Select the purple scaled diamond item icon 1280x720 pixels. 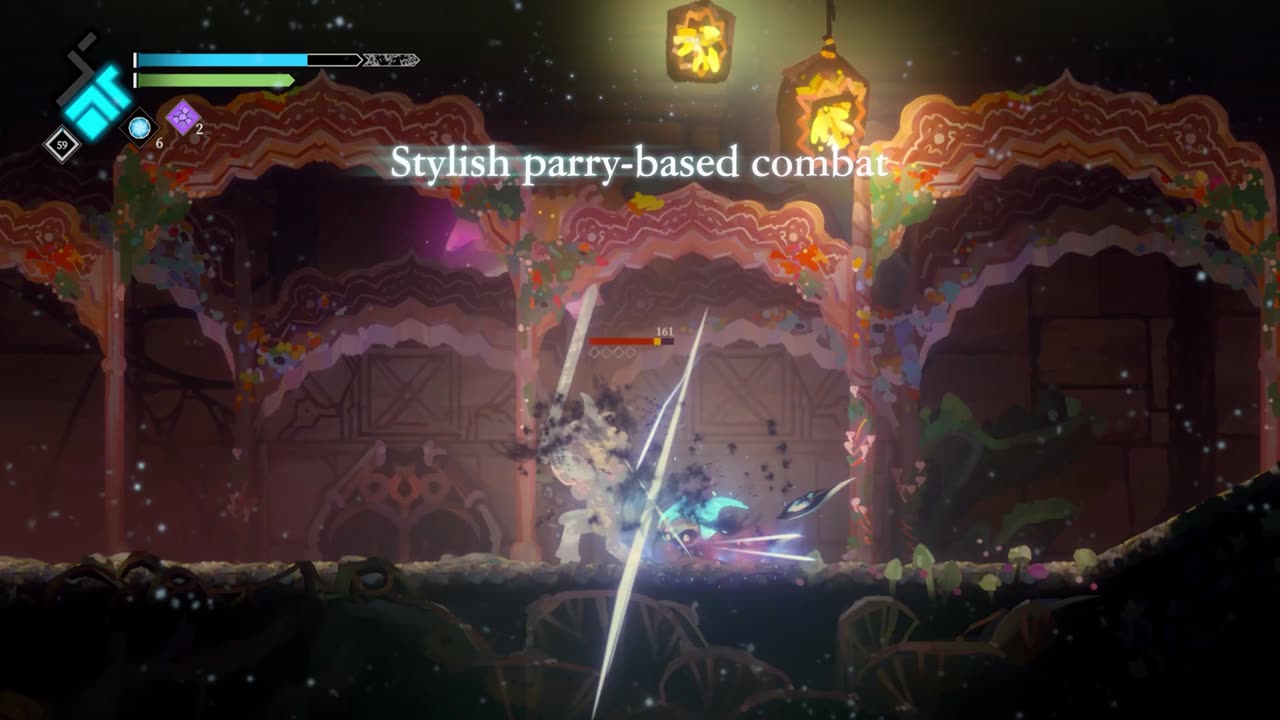coord(183,117)
